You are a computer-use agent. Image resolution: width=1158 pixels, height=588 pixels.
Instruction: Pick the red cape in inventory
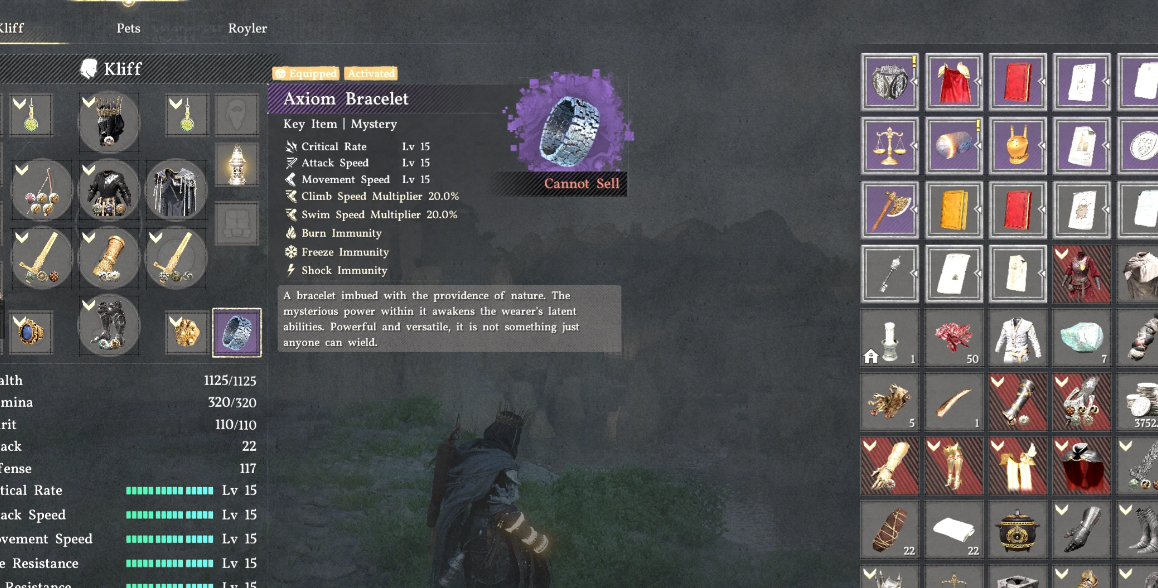point(954,82)
